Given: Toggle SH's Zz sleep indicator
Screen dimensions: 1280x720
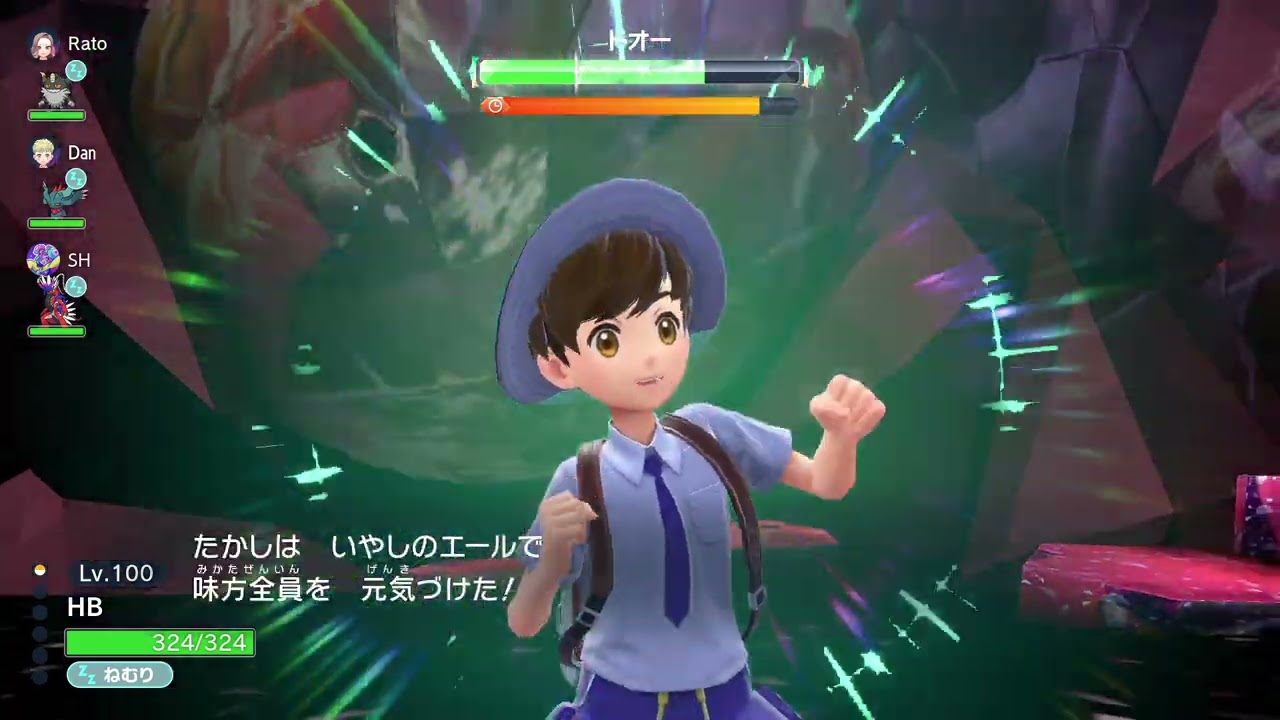Looking at the screenshot, I should point(76,286).
